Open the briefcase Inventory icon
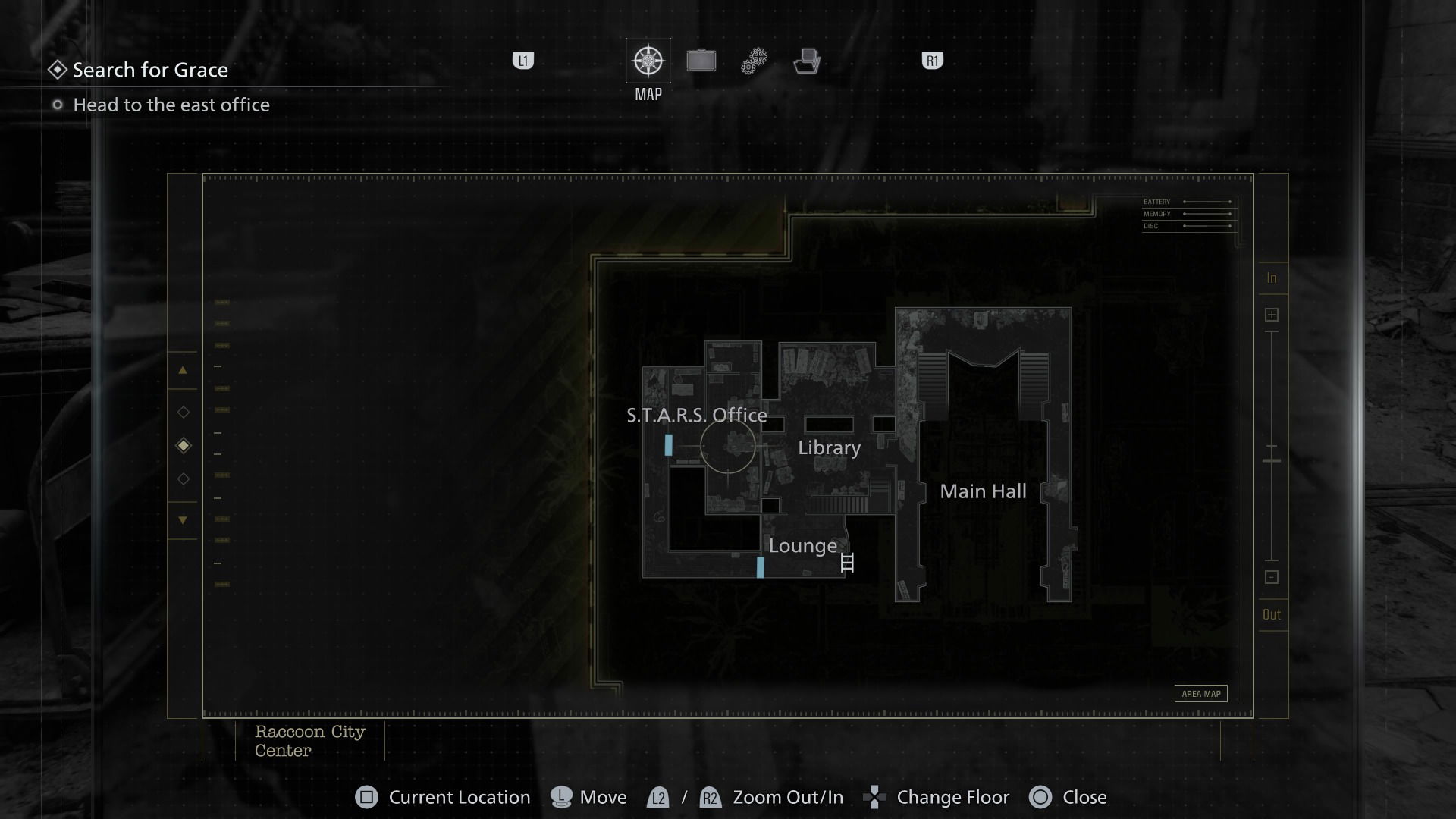The height and width of the screenshot is (819, 1456). click(x=701, y=60)
